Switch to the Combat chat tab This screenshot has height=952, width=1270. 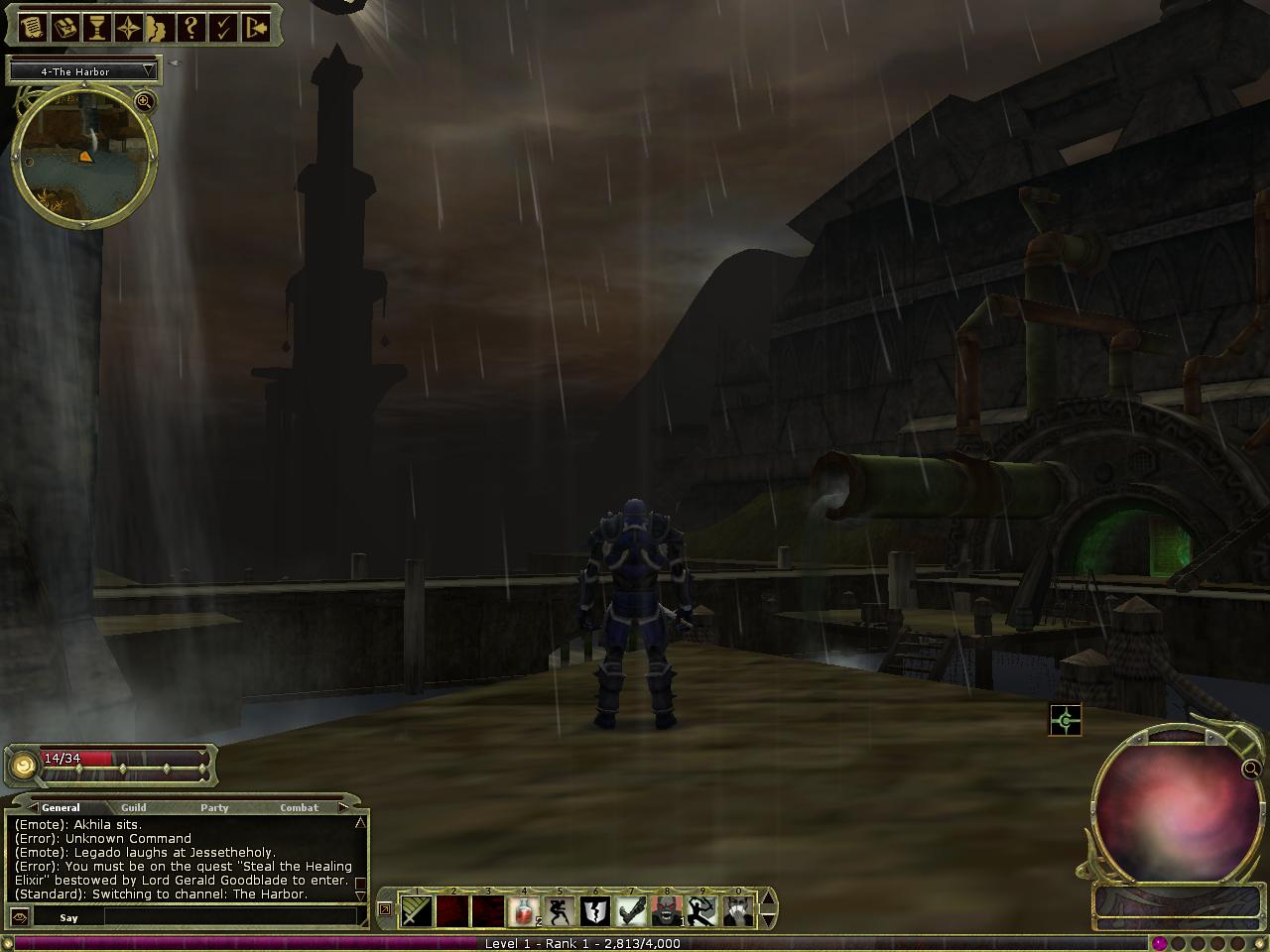click(x=299, y=808)
